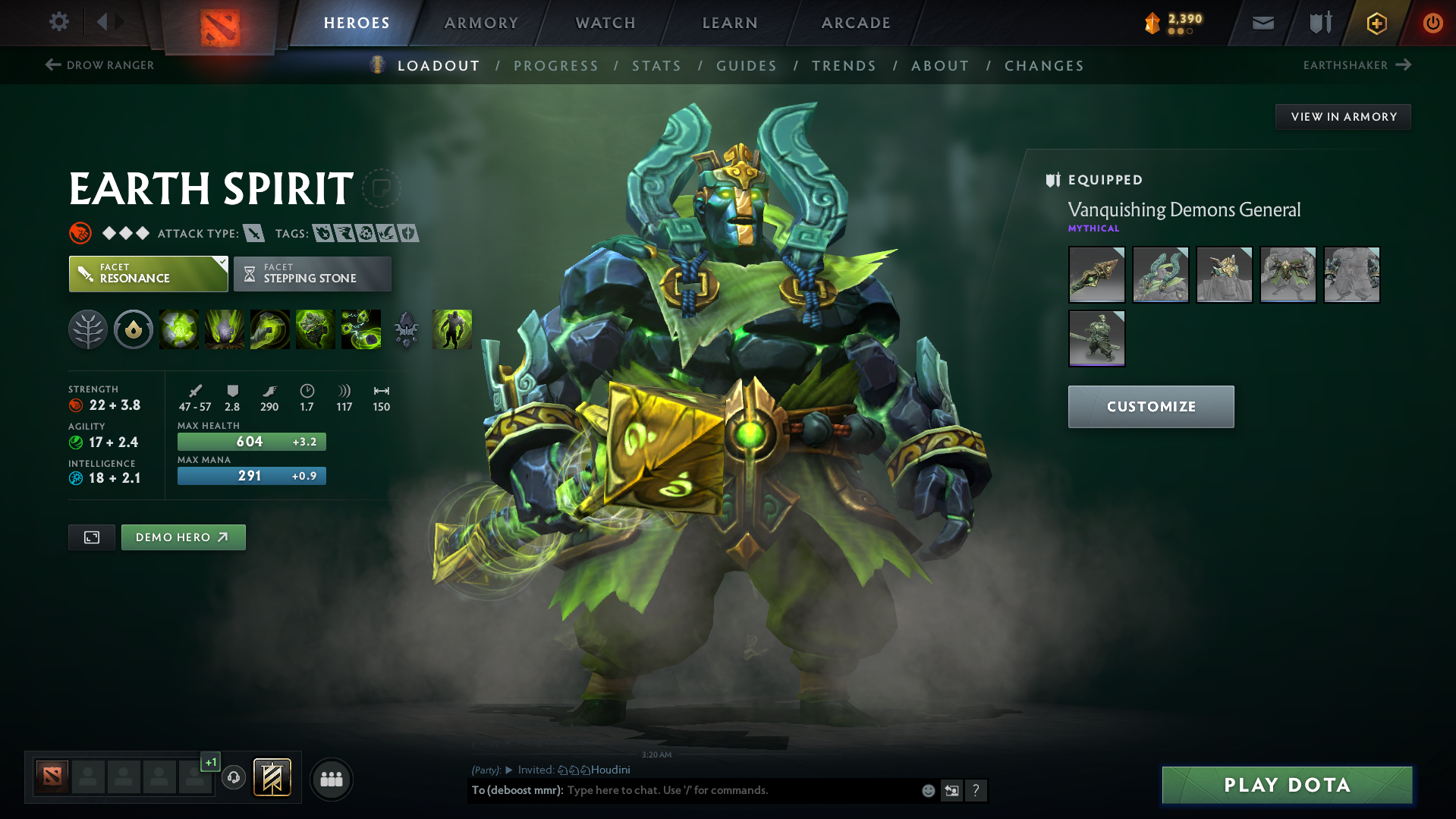1456x819 pixels.
Task: Select the Boulder Smash ability icon
Action: click(x=179, y=329)
